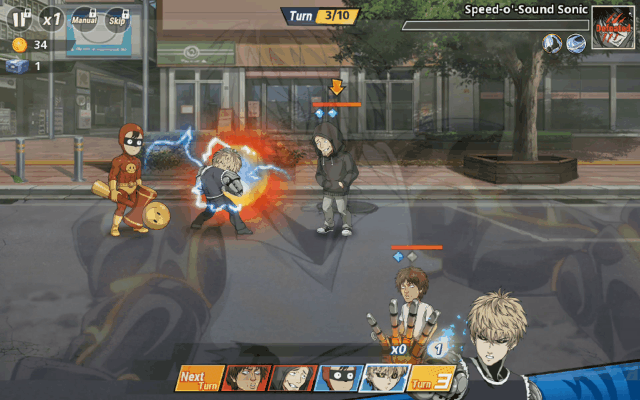This screenshot has width=640, height=400.
Task: Inspect the second boss skill icon with the swirl
Action: (575, 43)
